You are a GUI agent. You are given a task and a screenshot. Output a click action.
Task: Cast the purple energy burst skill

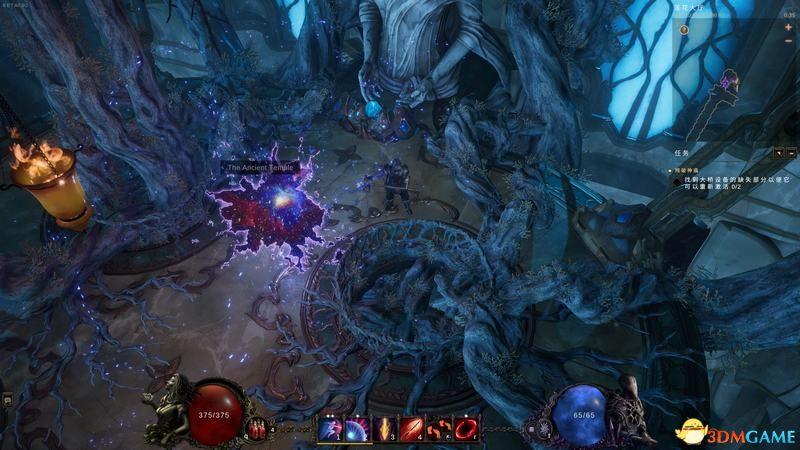(357, 430)
